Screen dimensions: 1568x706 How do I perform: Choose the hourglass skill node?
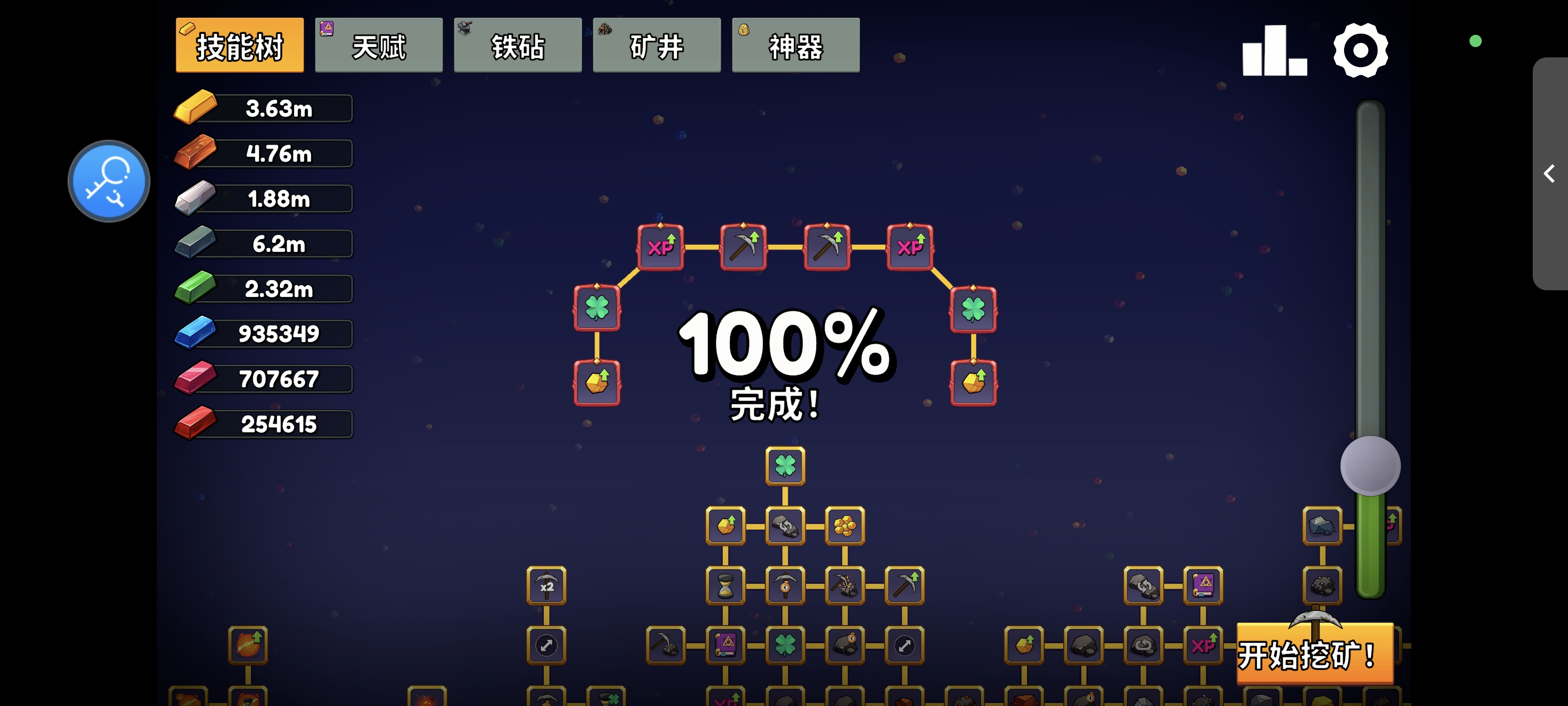tap(725, 586)
